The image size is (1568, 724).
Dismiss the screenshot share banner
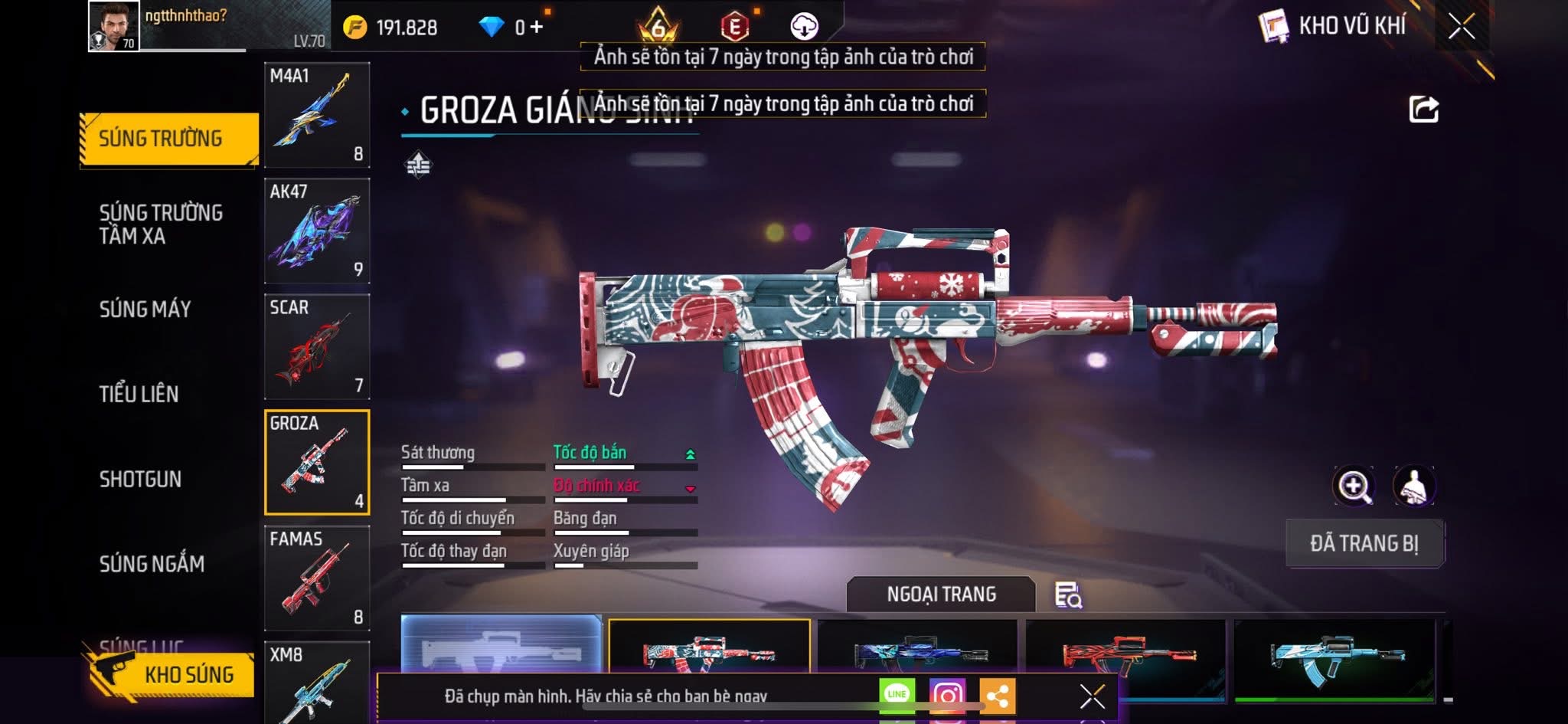point(1092,696)
